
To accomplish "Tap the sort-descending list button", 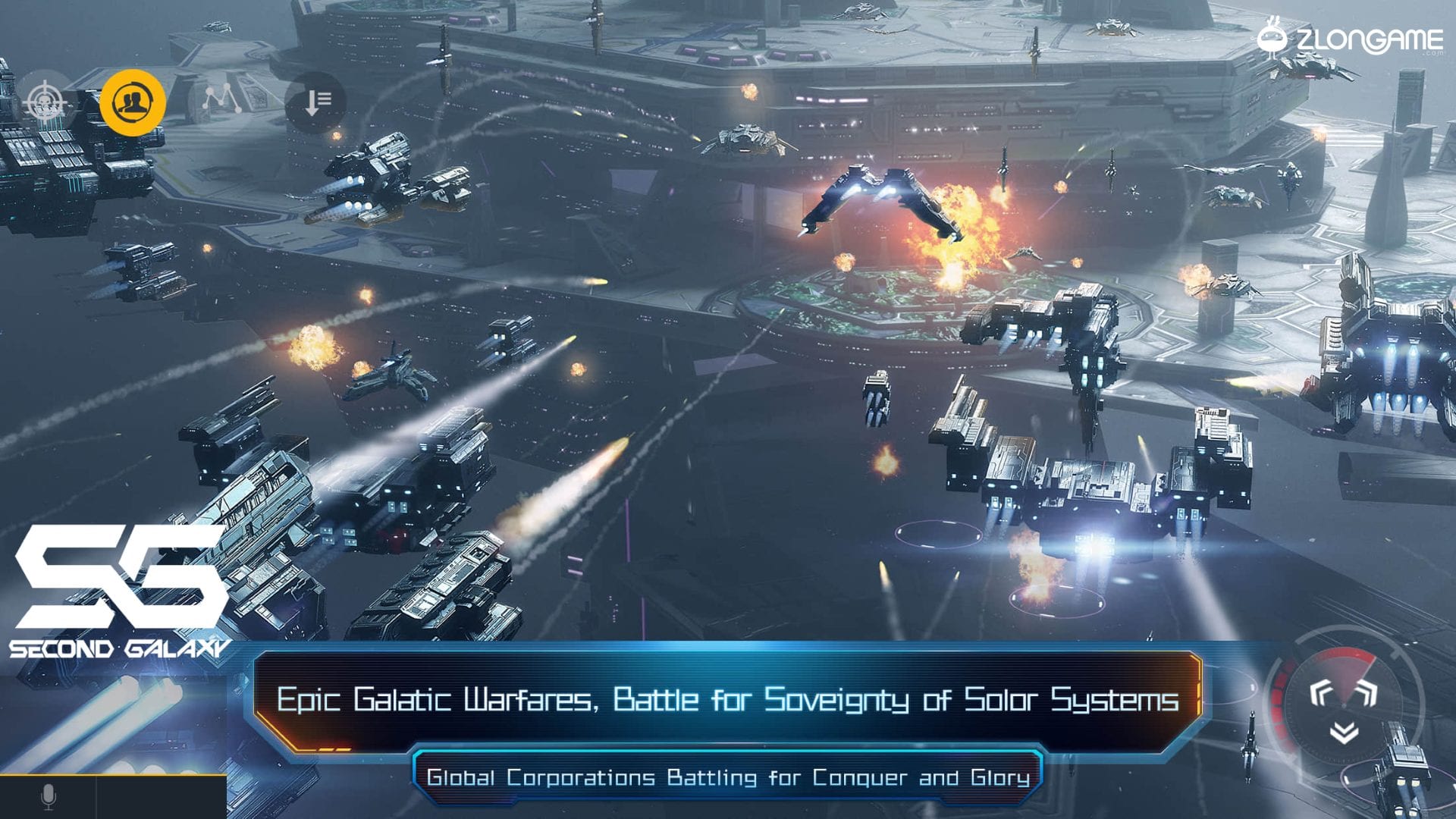I will point(315,102).
